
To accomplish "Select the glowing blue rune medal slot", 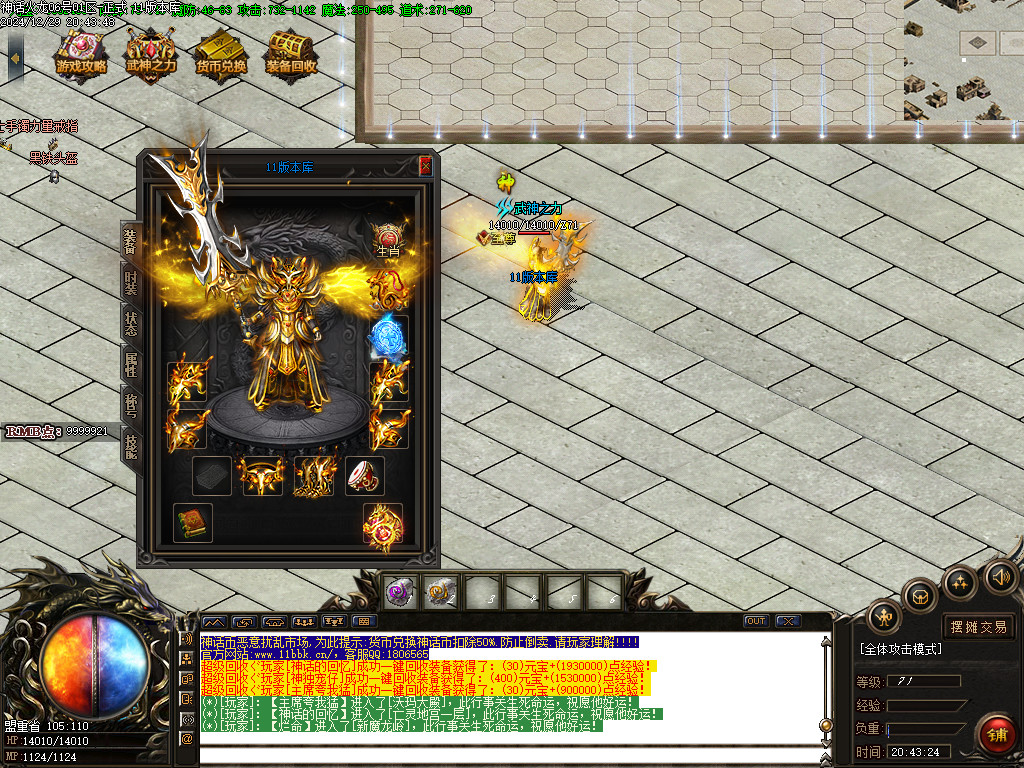I will (388, 337).
